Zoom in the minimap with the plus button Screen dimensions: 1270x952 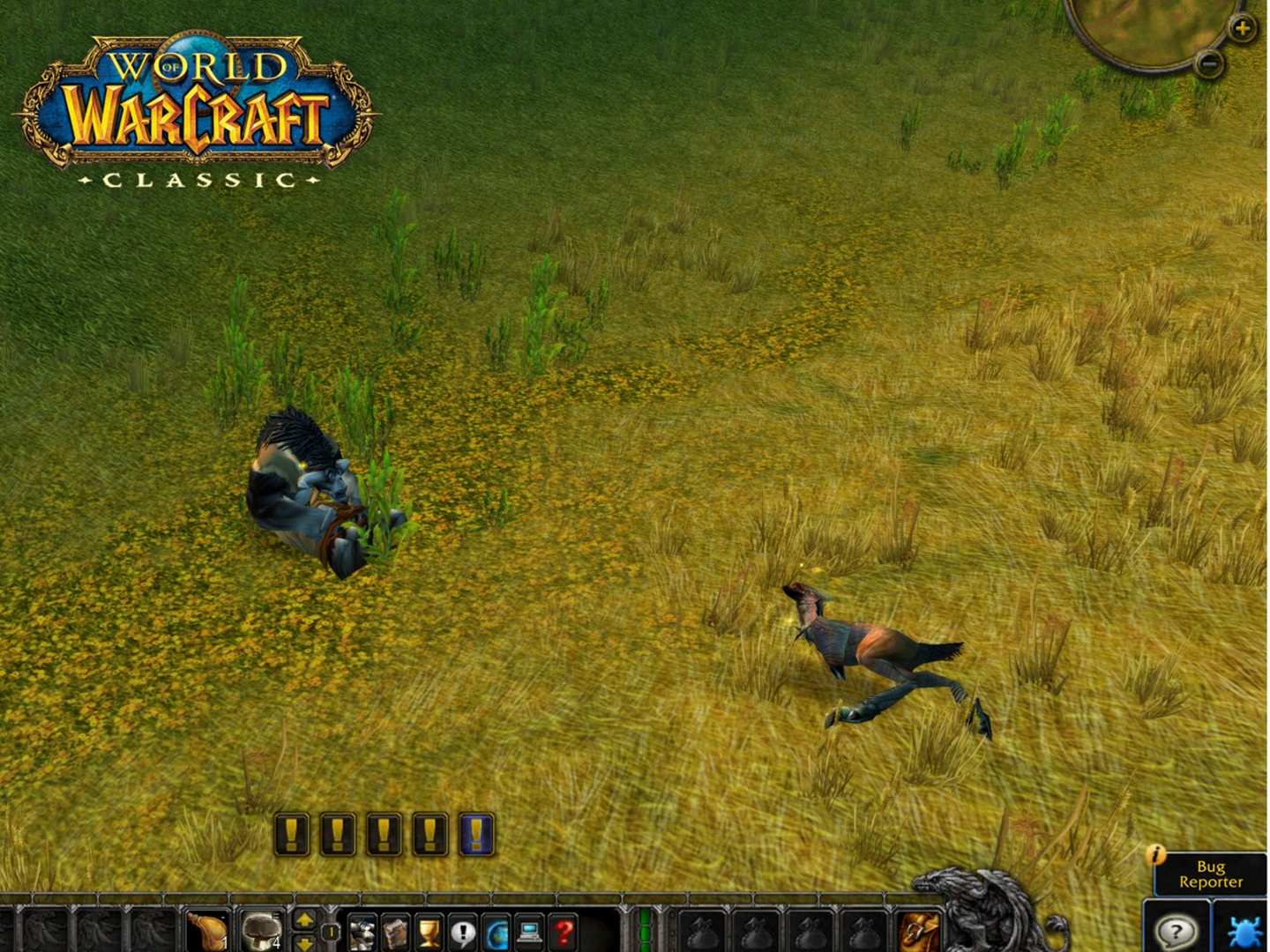coord(1243,29)
